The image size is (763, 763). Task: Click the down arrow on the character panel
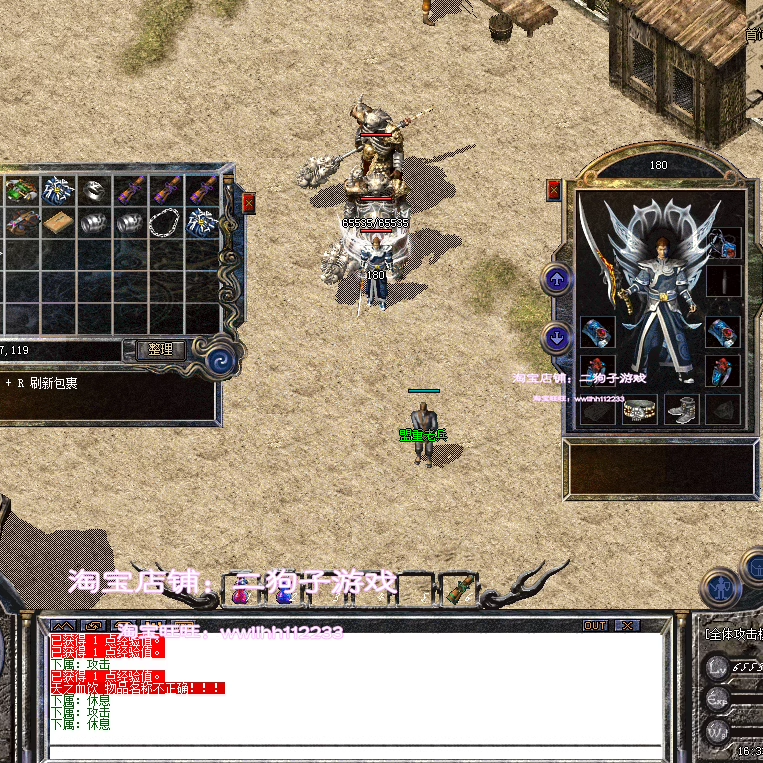click(556, 337)
